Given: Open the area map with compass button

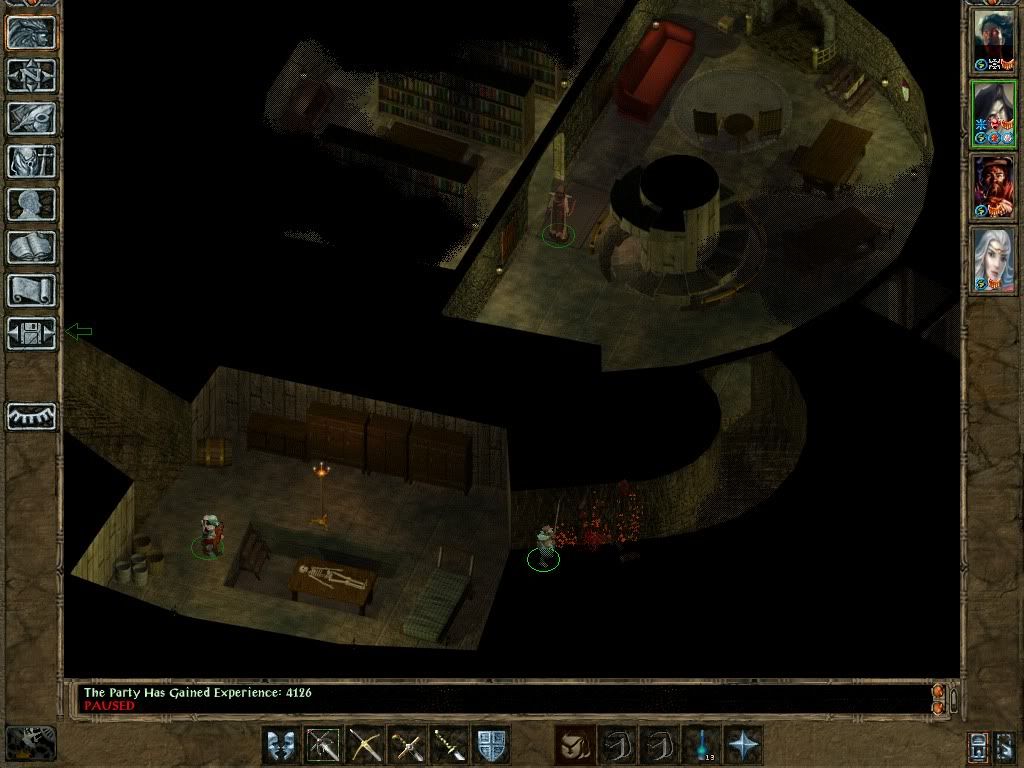Looking at the screenshot, I should point(31,75).
